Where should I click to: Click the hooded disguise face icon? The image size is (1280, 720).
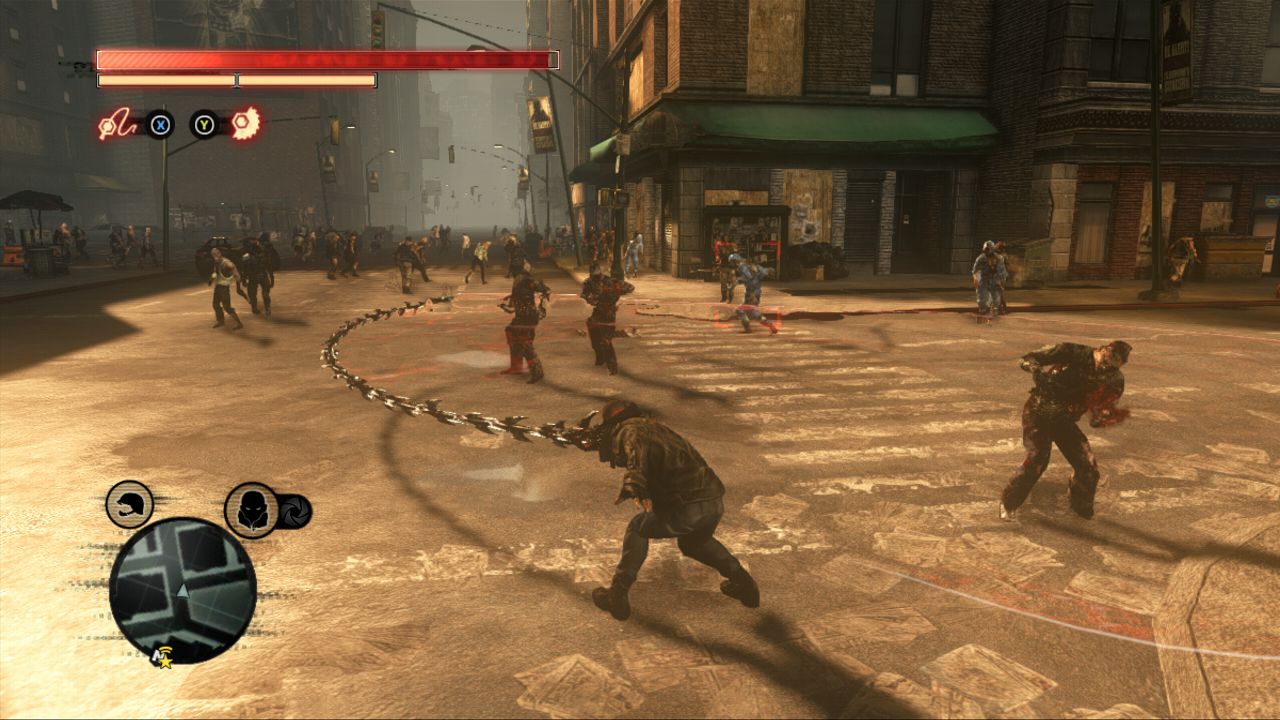click(250, 510)
